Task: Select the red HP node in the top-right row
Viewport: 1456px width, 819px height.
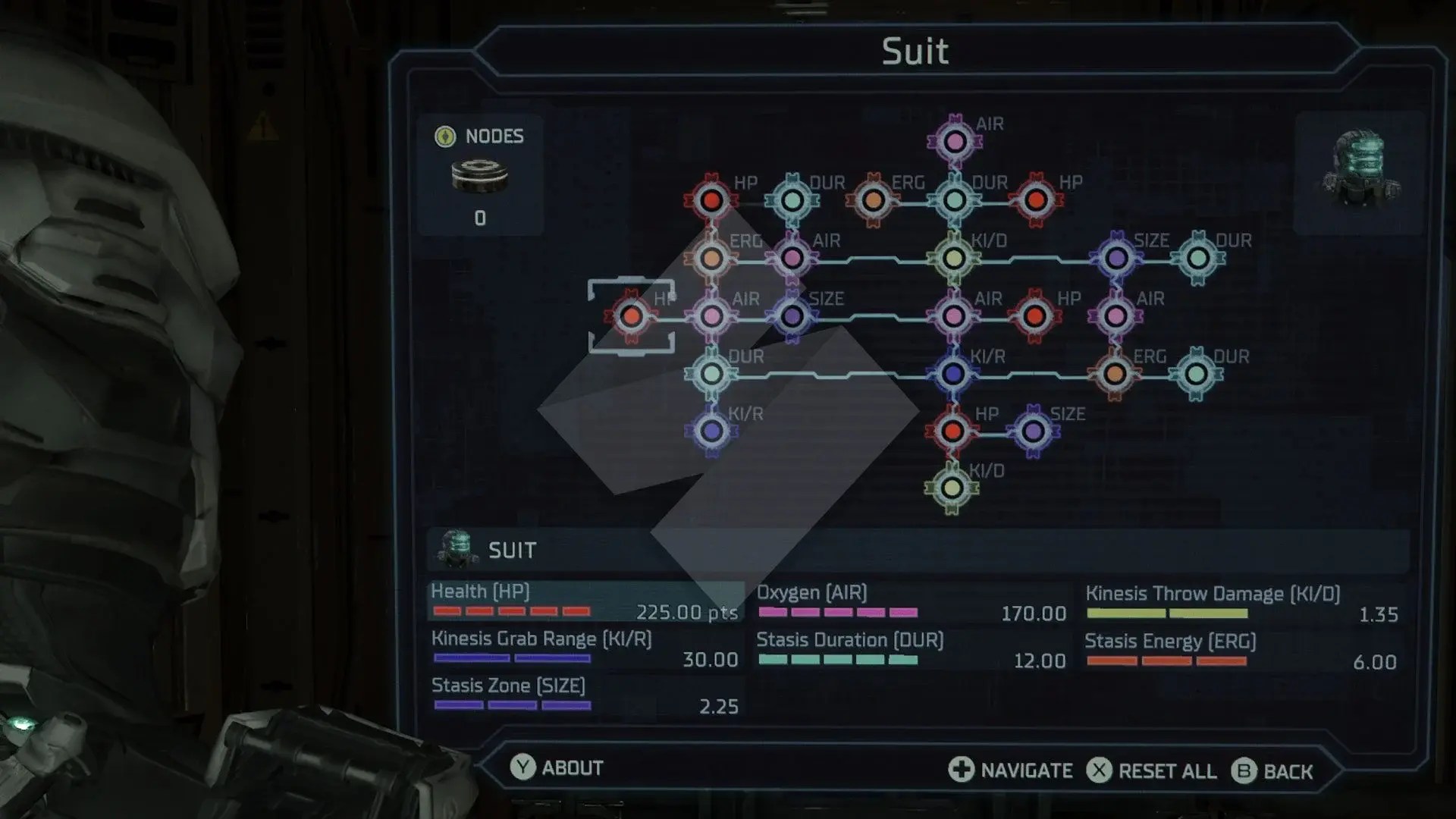Action: pyautogui.click(x=1034, y=199)
